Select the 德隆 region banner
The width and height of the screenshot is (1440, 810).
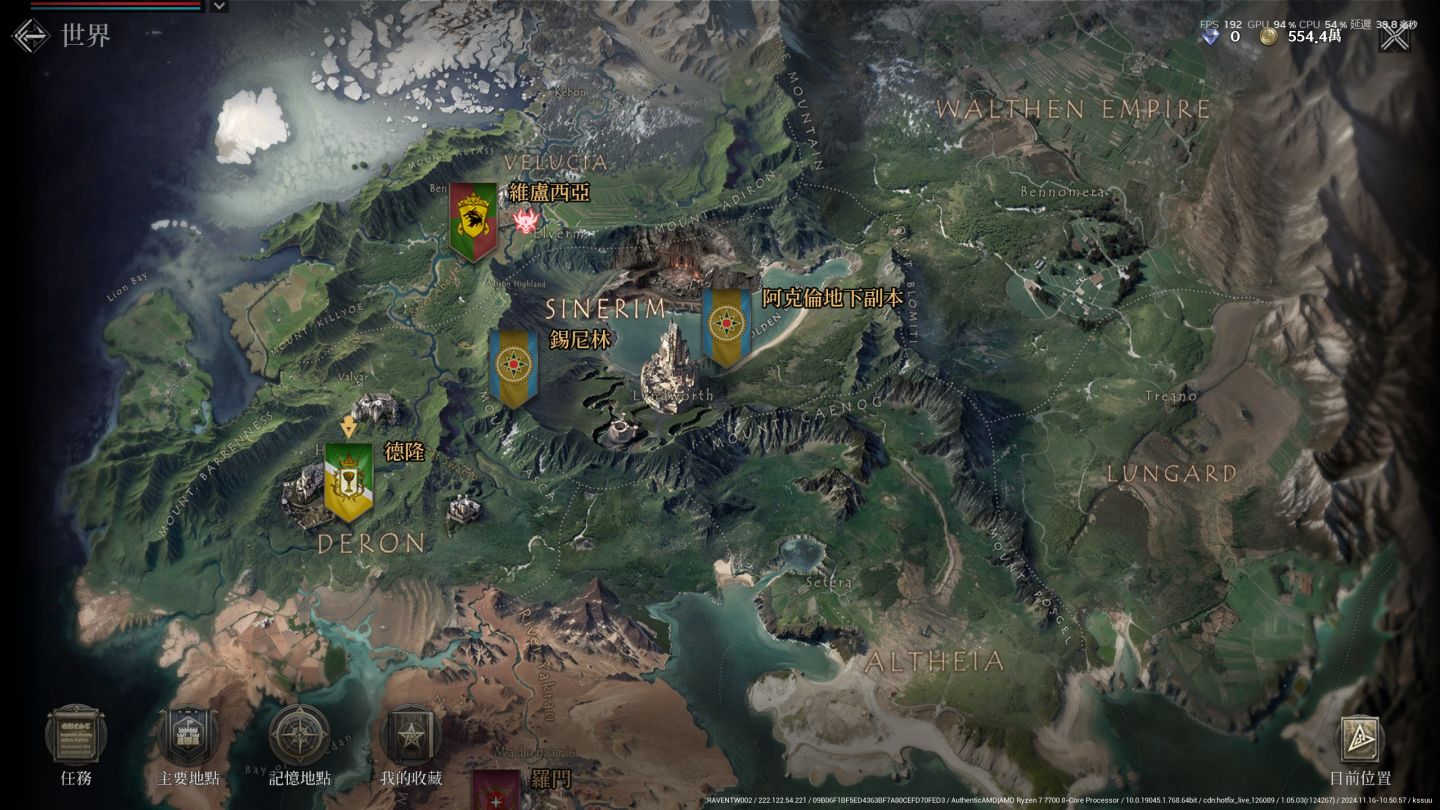tap(349, 480)
